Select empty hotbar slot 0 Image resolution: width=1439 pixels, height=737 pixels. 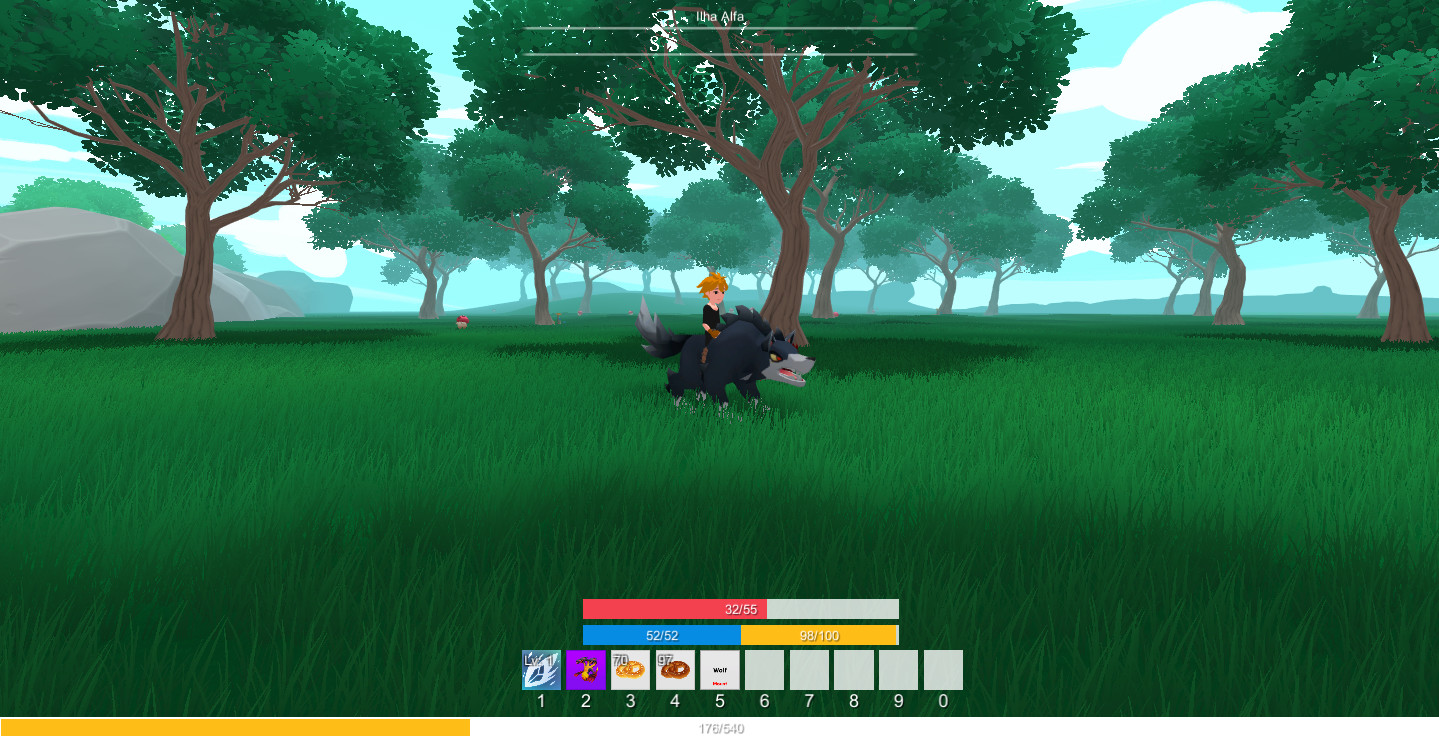pyautogui.click(x=942, y=670)
